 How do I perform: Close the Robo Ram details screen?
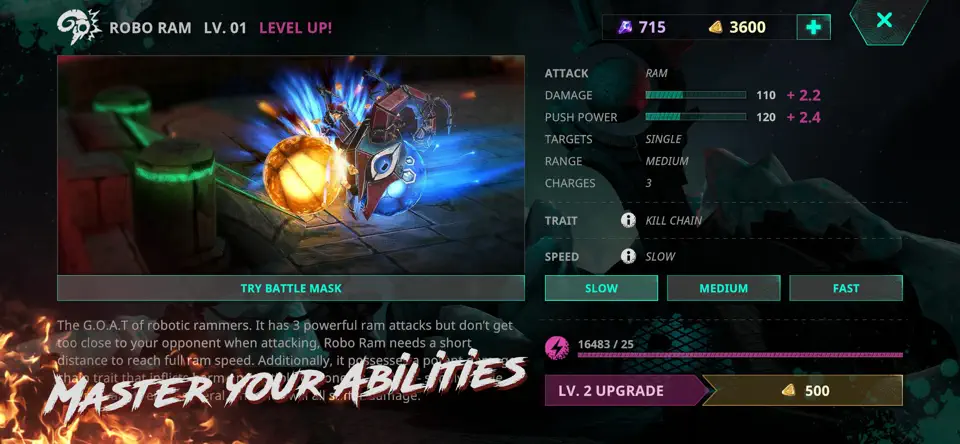pos(883,20)
